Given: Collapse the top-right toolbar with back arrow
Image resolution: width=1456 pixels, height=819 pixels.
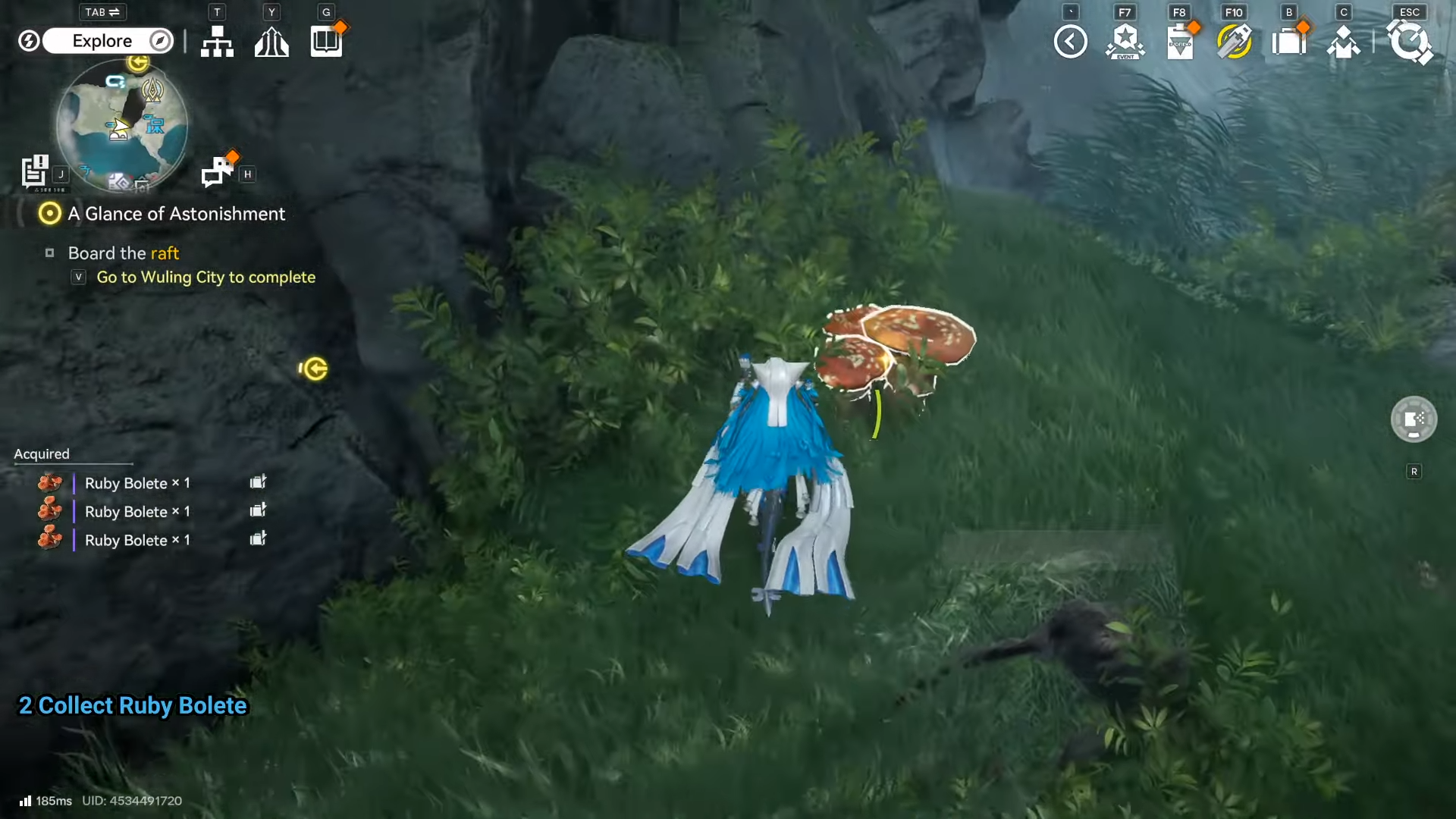Looking at the screenshot, I should point(1070,41).
